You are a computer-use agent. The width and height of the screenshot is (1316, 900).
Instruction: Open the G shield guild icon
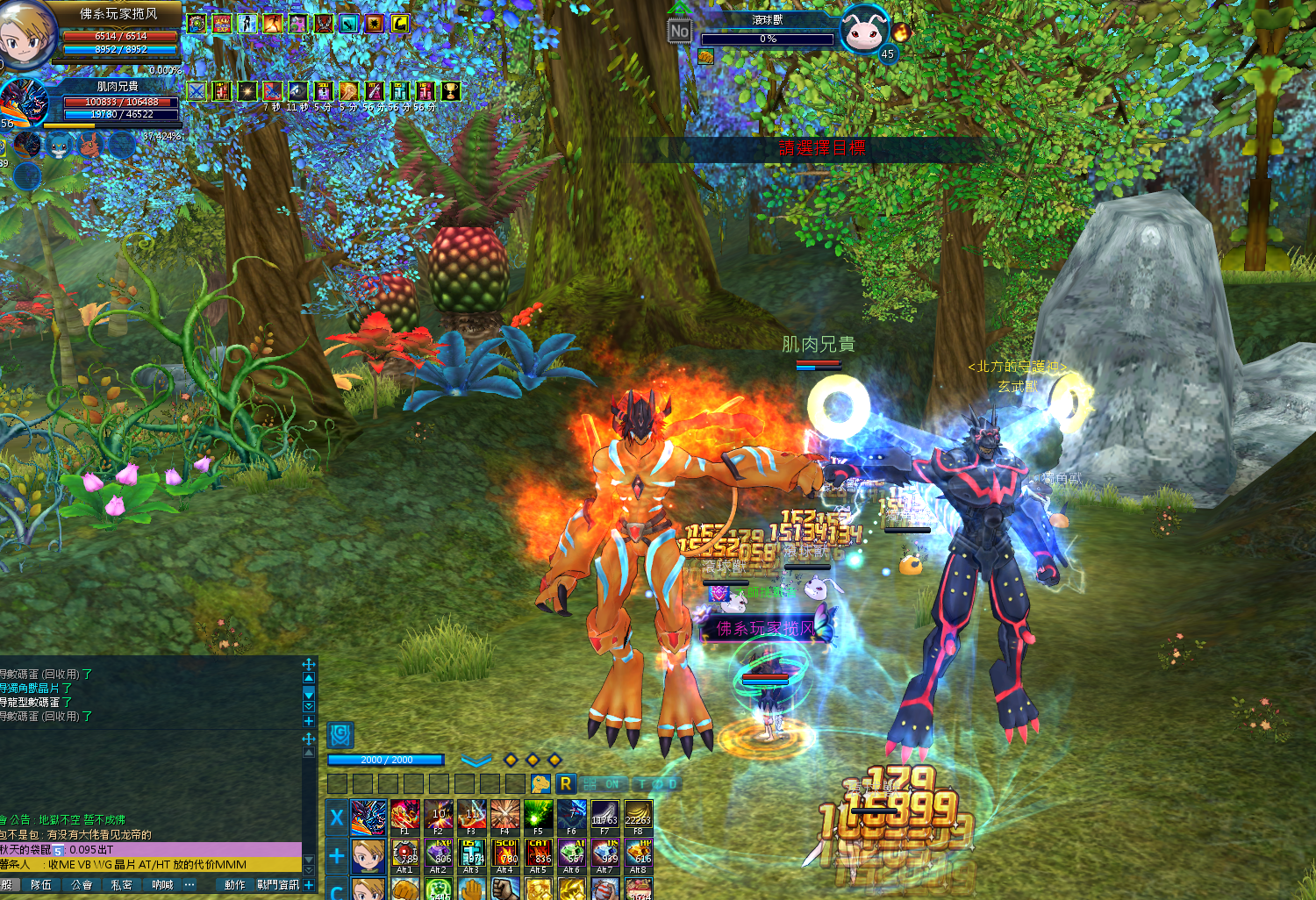tap(340, 734)
